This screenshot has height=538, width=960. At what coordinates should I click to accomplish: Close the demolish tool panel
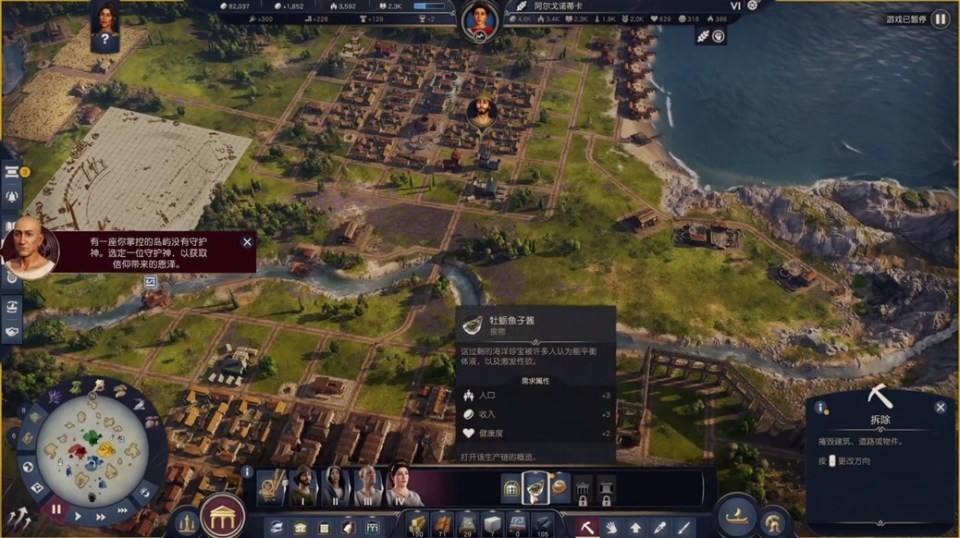[x=940, y=407]
